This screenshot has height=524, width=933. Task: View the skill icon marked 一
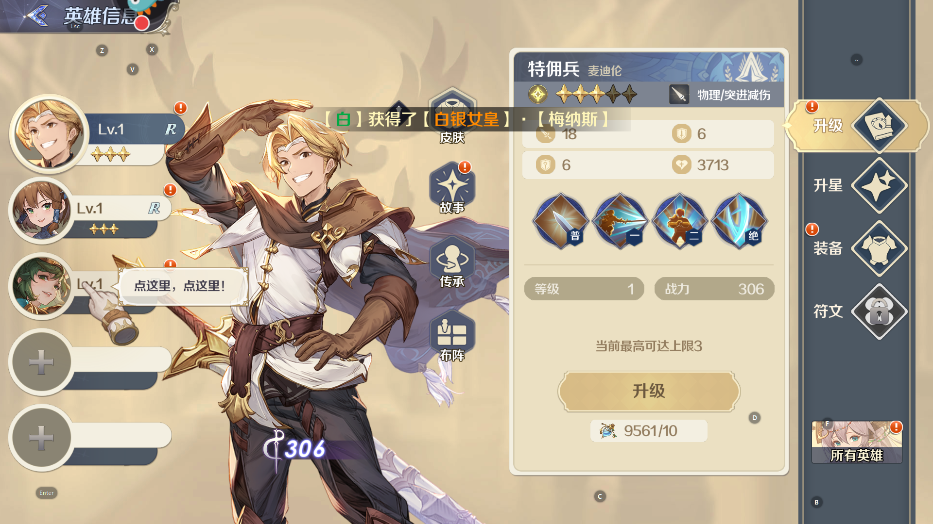point(620,221)
